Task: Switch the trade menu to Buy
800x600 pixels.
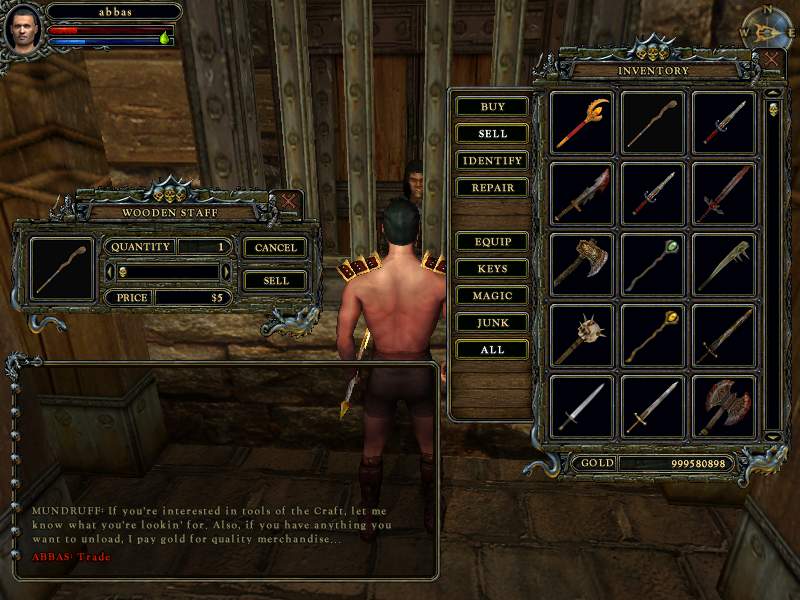Action: tap(492, 107)
